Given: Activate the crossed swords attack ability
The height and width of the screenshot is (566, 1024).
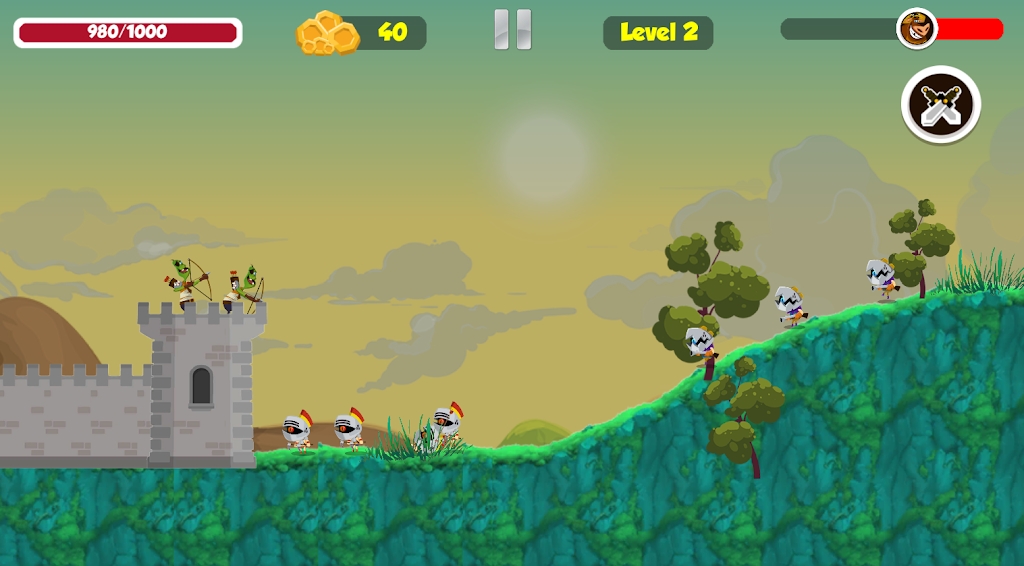Looking at the screenshot, I should (940, 104).
